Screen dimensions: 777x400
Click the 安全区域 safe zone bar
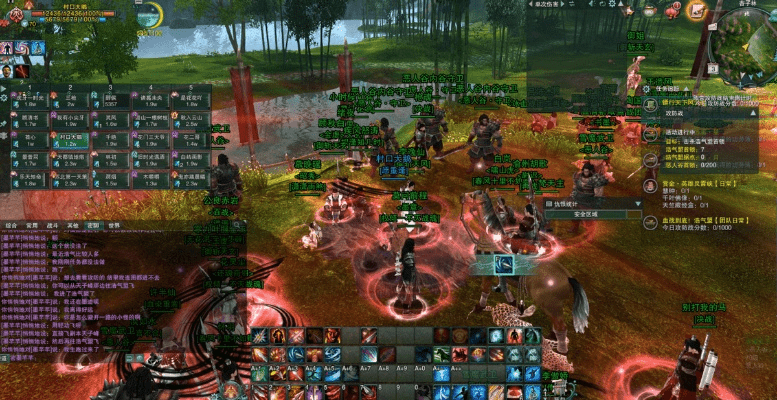591,214
